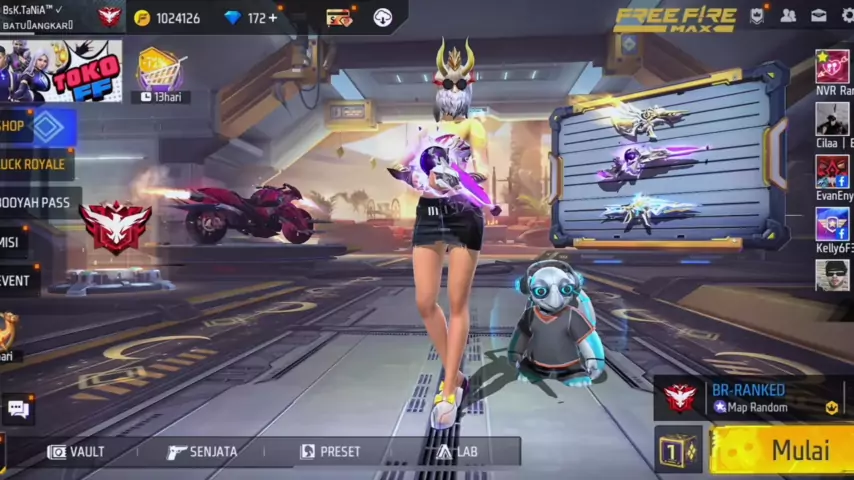
Task: Open the Senjata weapons menu
Action: 202,452
